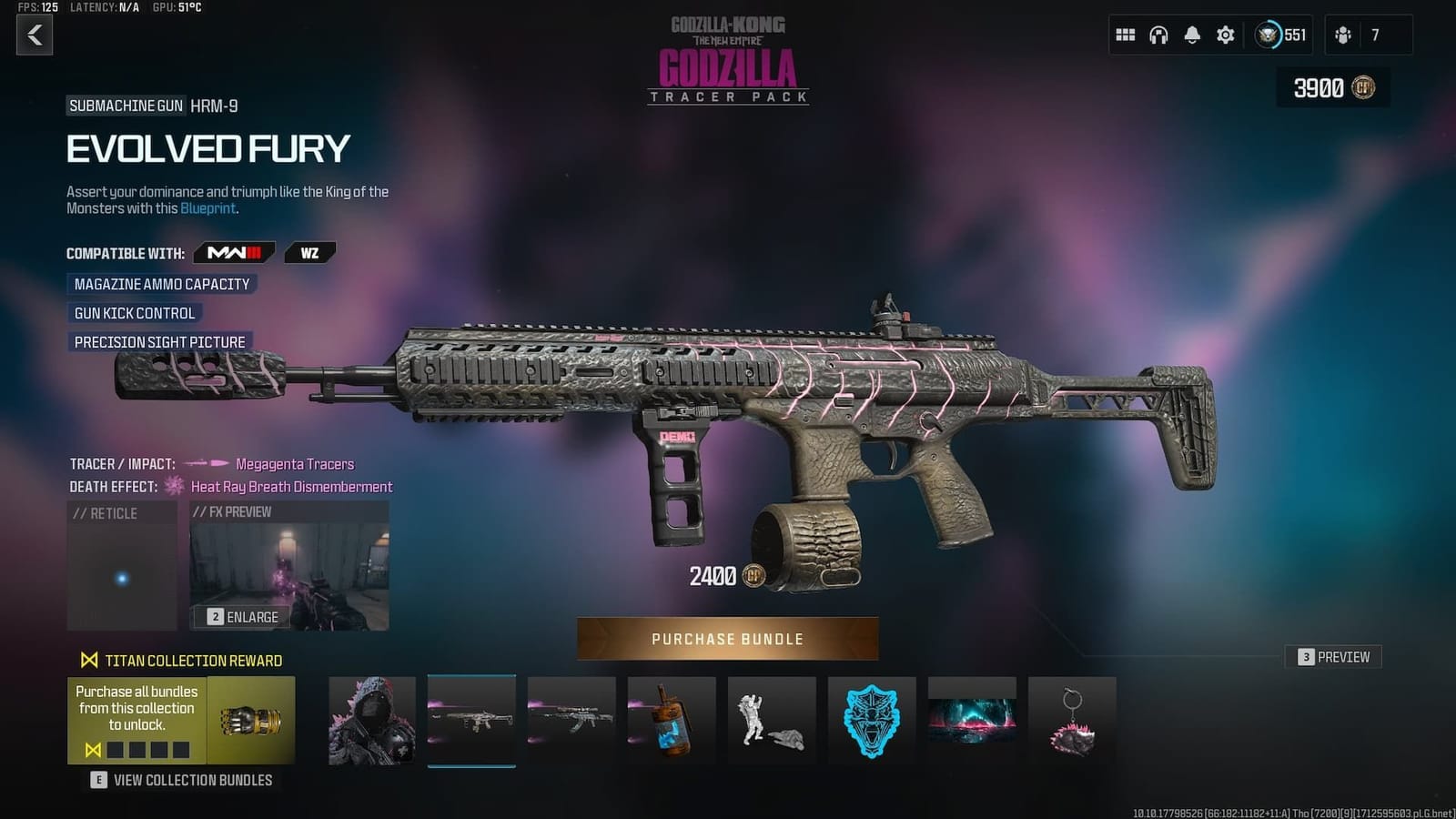Open the settings gear icon

(1224, 35)
